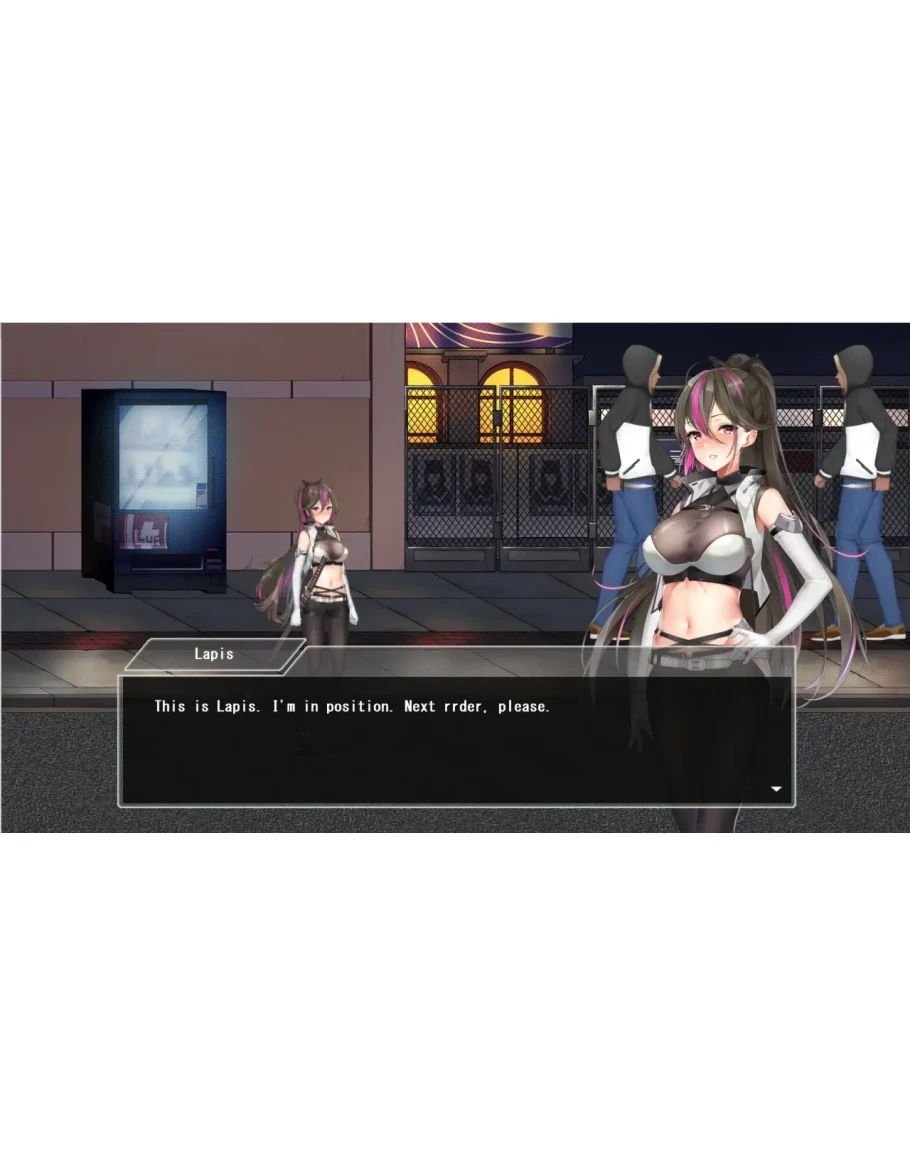Advance dialogue with the white arrow indicator
The image size is (910, 1155).
(777, 789)
